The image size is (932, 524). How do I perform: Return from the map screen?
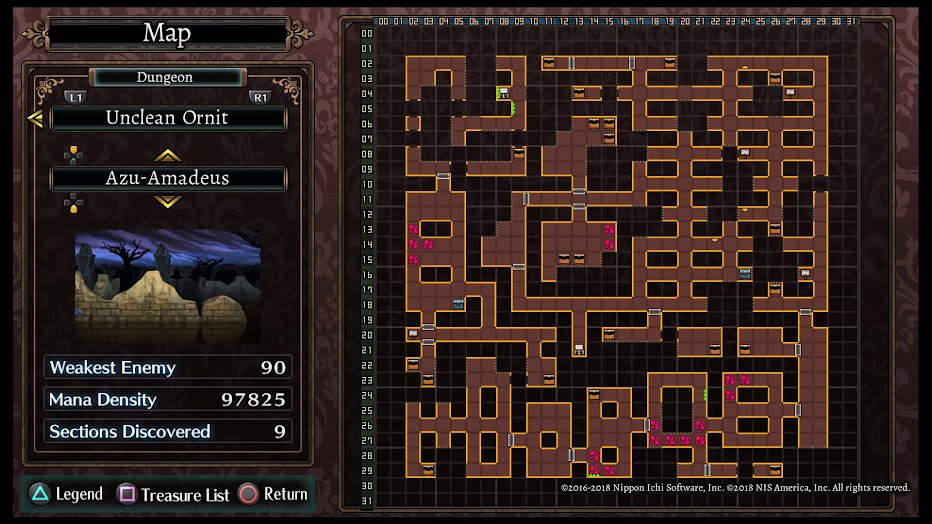click(x=273, y=494)
